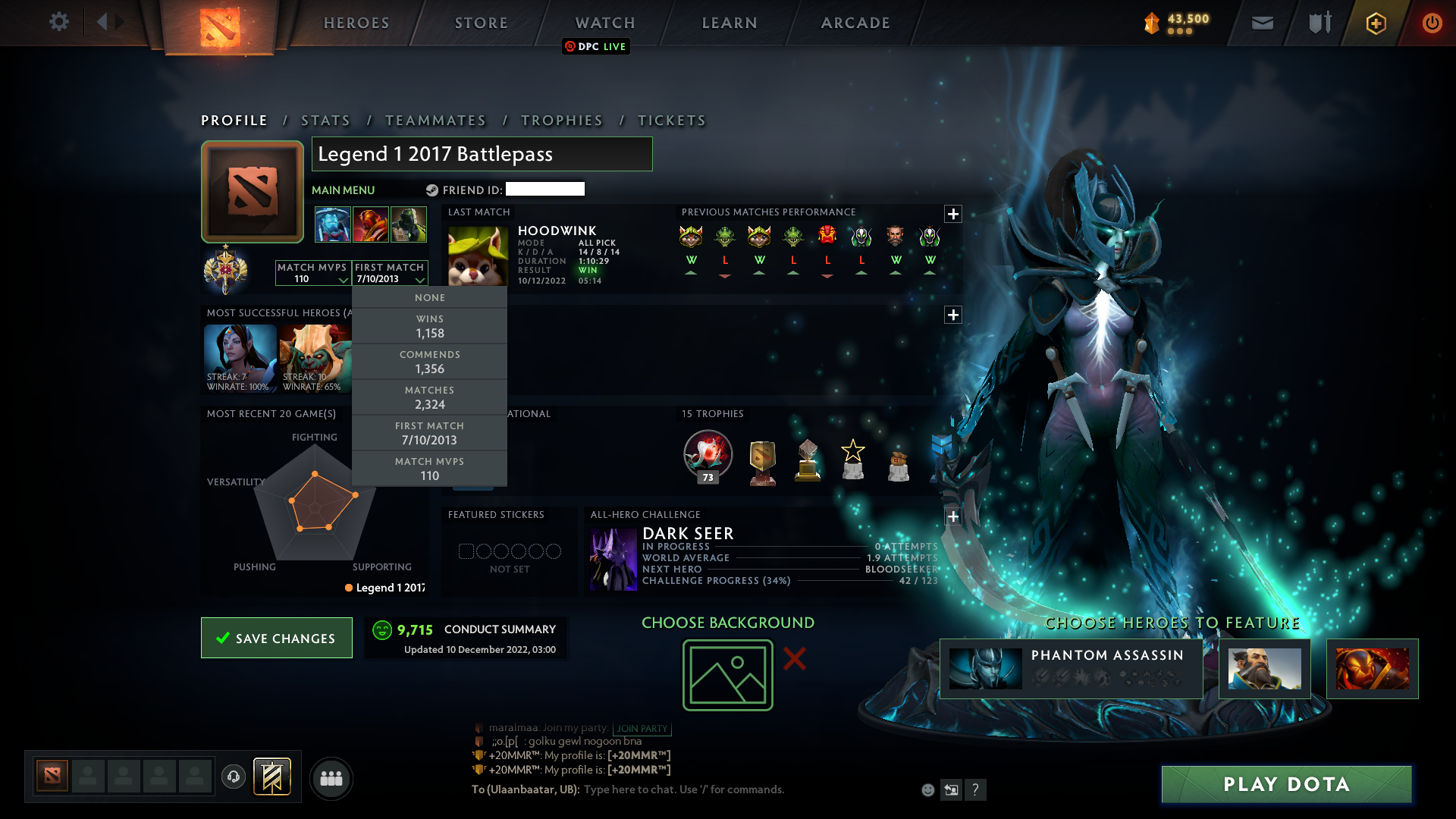Open voice settings via the headset icon
This screenshot has height=819, width=1456.
(235, 777)
